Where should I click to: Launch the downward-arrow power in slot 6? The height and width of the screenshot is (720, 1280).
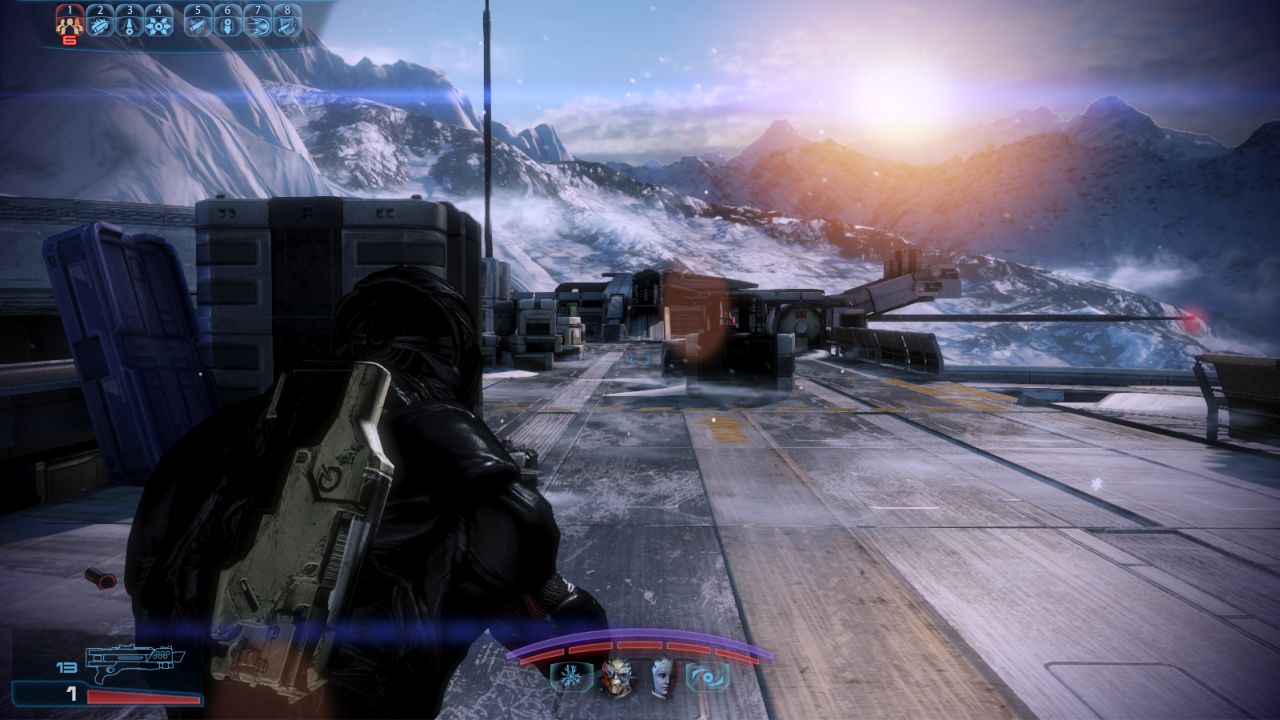click(227, 23)
